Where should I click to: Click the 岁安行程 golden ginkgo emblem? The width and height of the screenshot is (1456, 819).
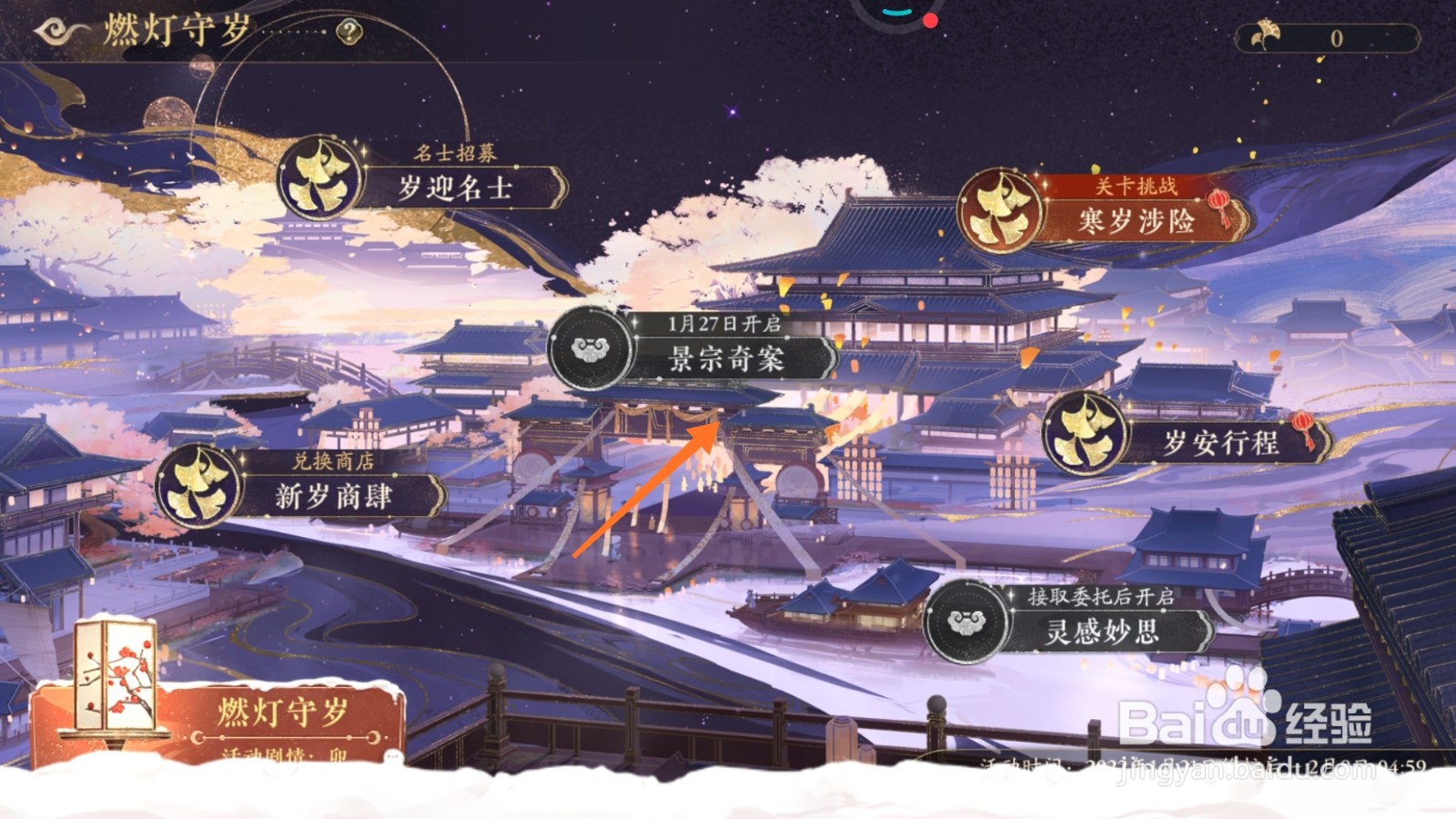pos(1085,434)
